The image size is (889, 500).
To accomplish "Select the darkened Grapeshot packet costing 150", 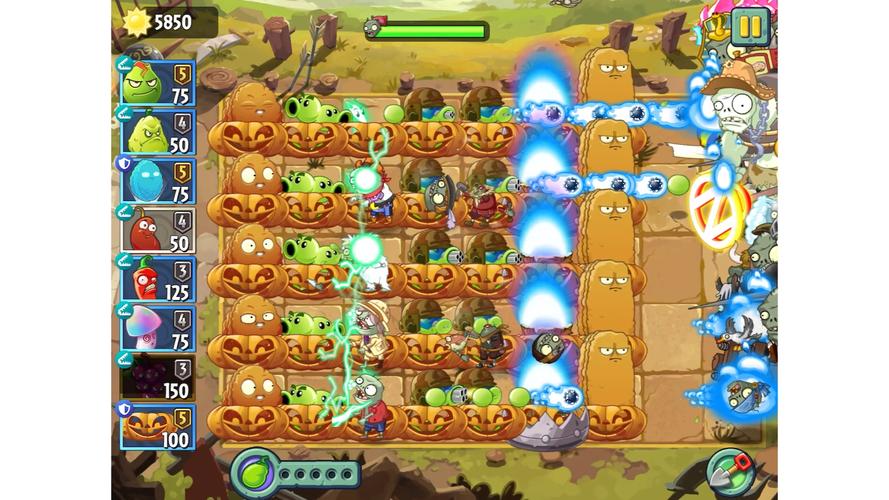I will point(158,376).
